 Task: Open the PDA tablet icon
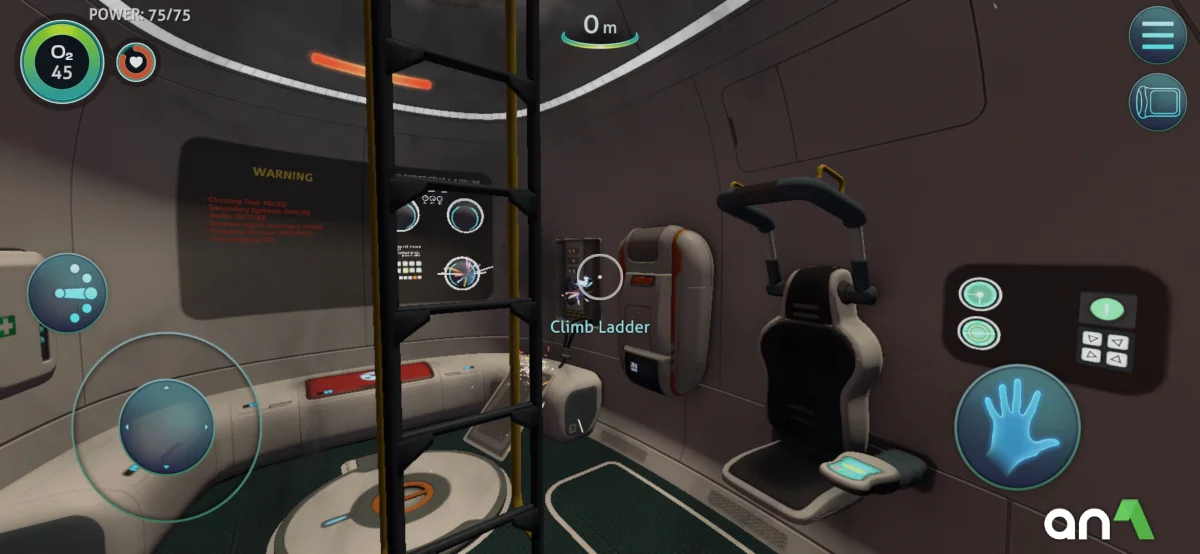(x=1157, y=102)
